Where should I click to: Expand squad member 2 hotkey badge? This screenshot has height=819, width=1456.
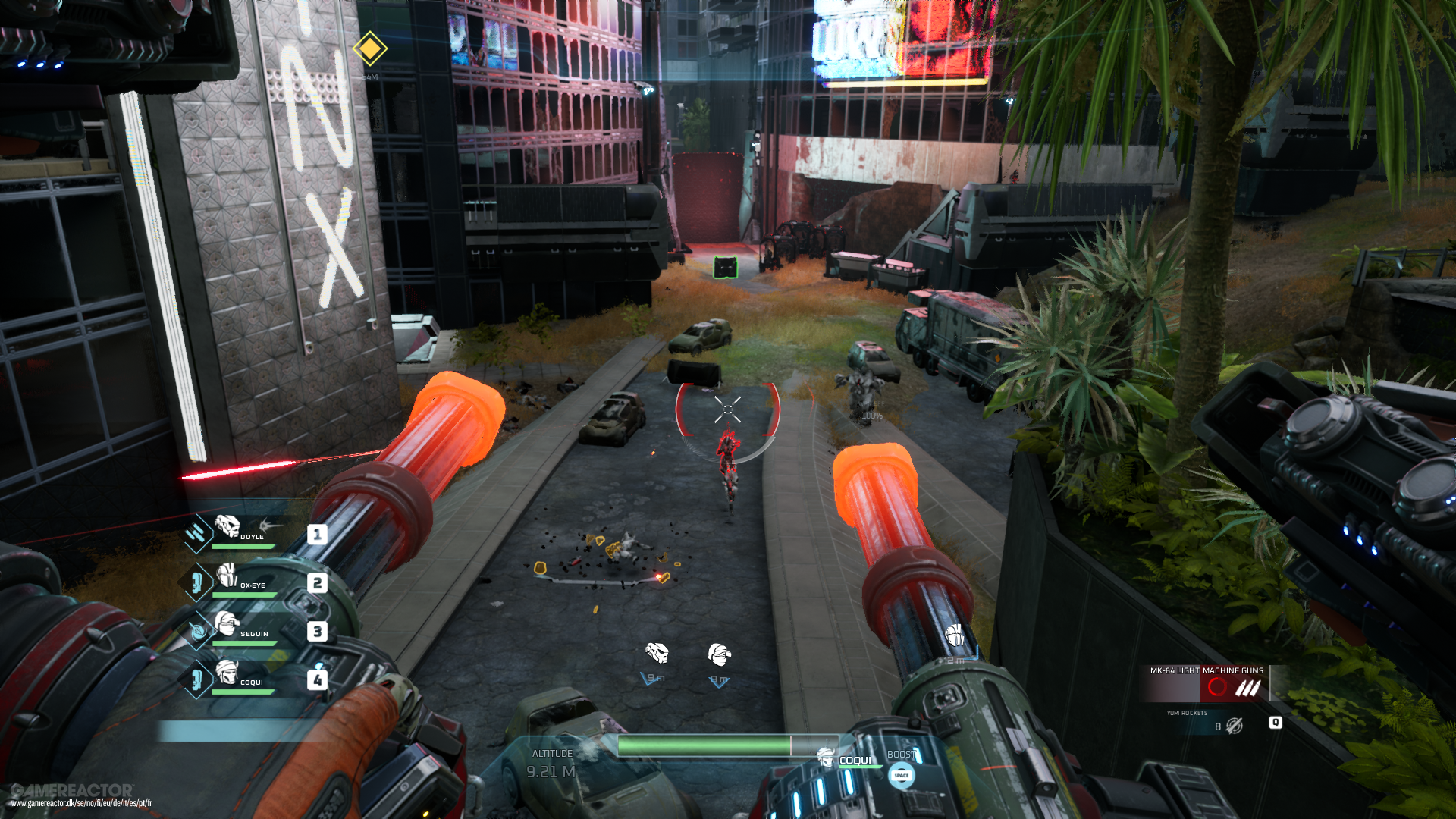click(x=318, y=584)
